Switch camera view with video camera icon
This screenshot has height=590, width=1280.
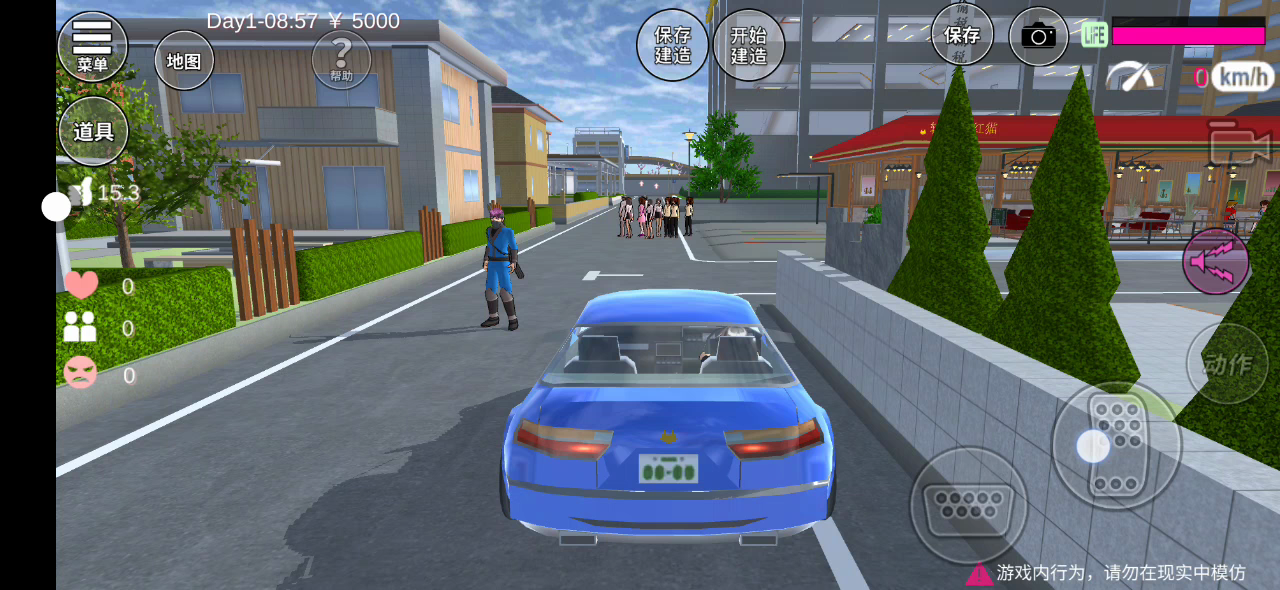point(1237,144)
